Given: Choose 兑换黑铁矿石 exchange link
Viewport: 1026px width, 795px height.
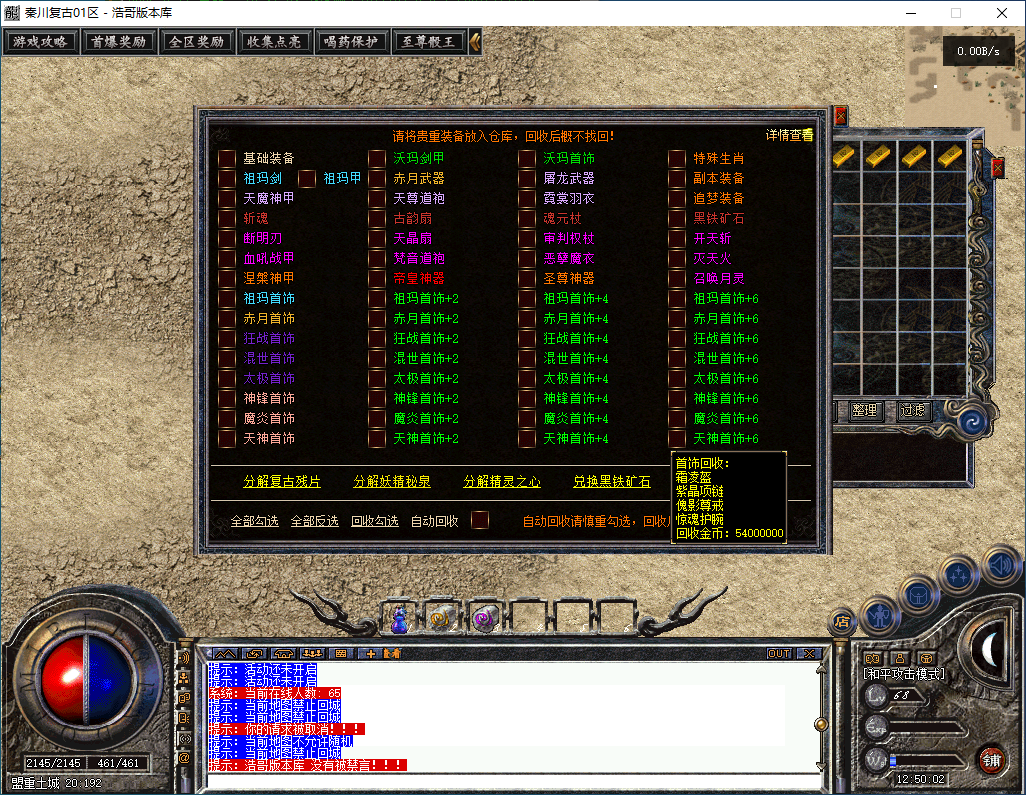Looking at the screenshot, I should click(611, 481).
